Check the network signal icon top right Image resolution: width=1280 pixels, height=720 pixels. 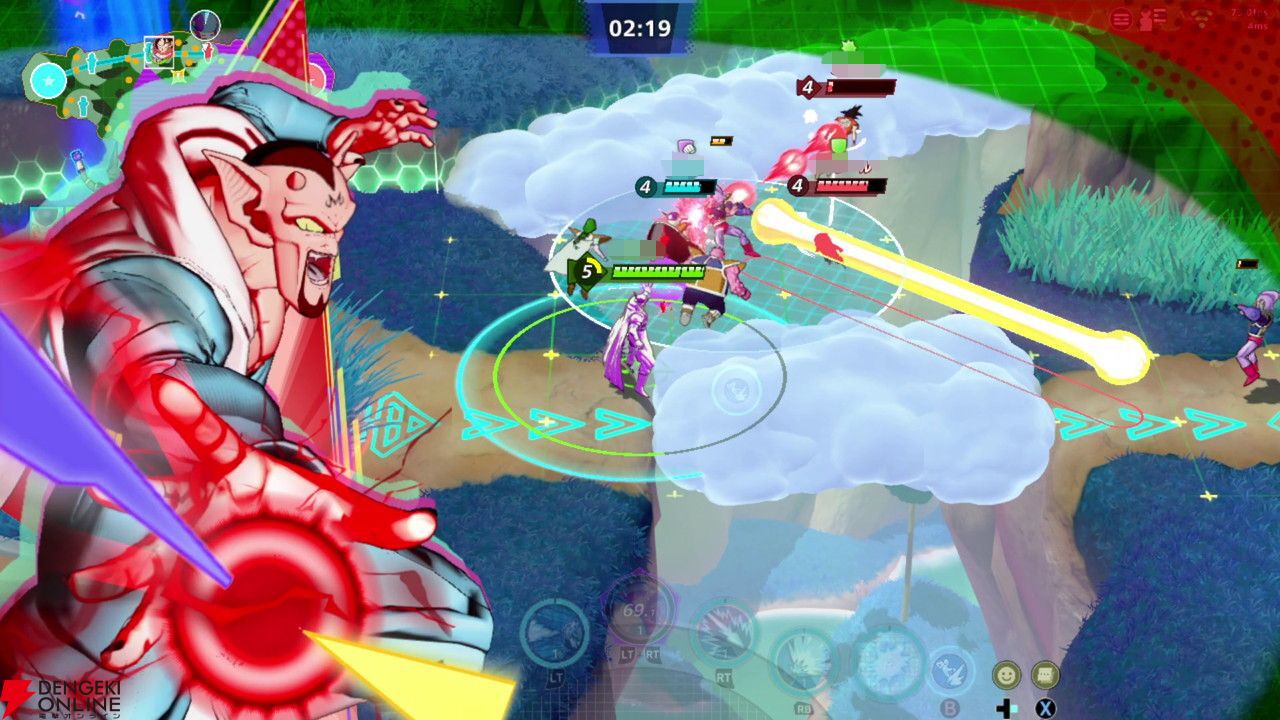click(x=1201, y=17)
